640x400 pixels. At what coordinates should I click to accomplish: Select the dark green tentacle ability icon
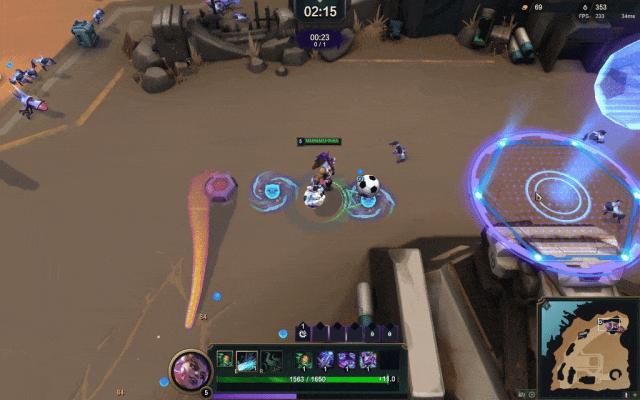coord(271,360)
